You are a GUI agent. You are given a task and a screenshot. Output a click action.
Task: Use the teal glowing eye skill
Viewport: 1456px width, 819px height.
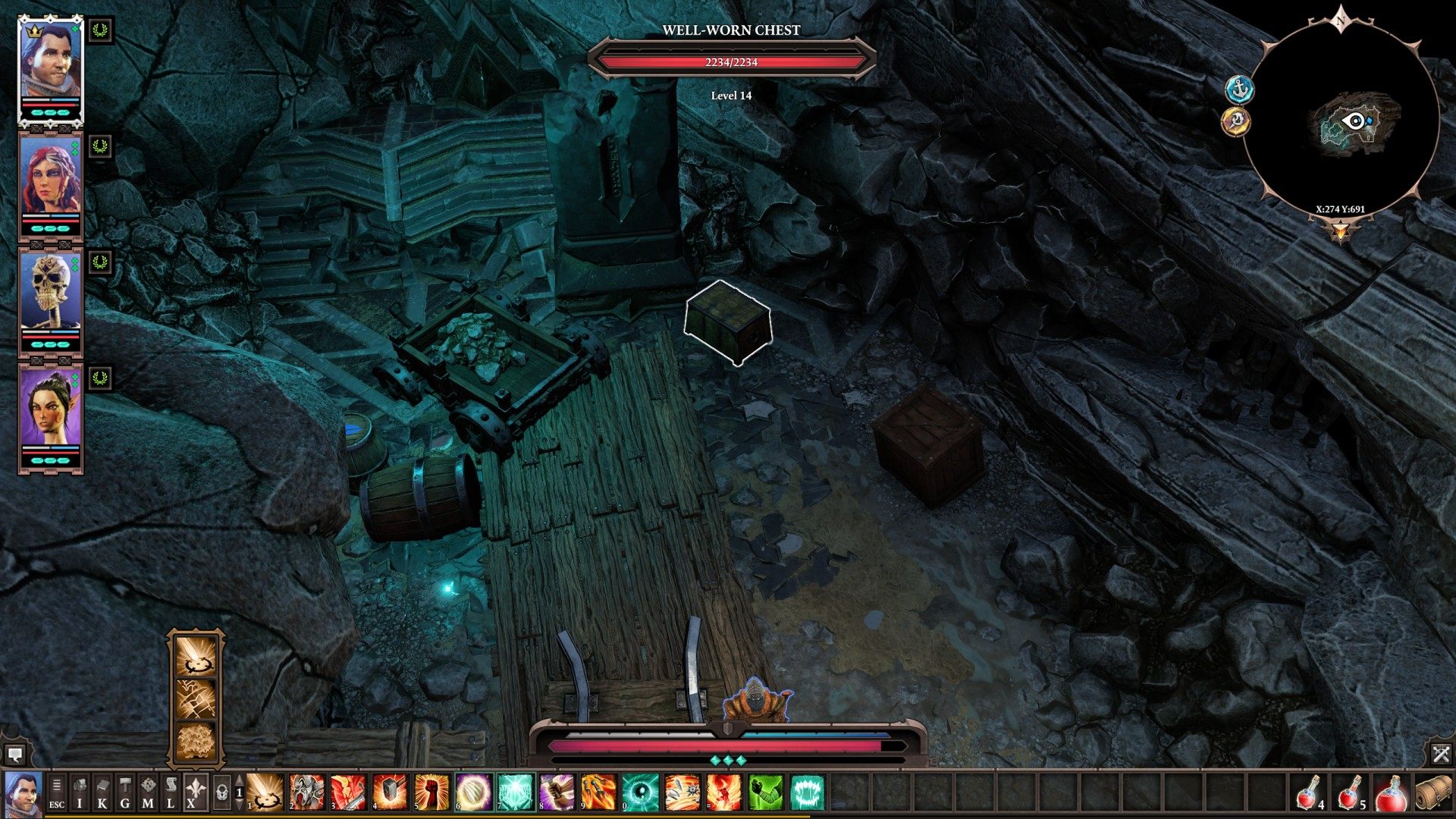641,792
